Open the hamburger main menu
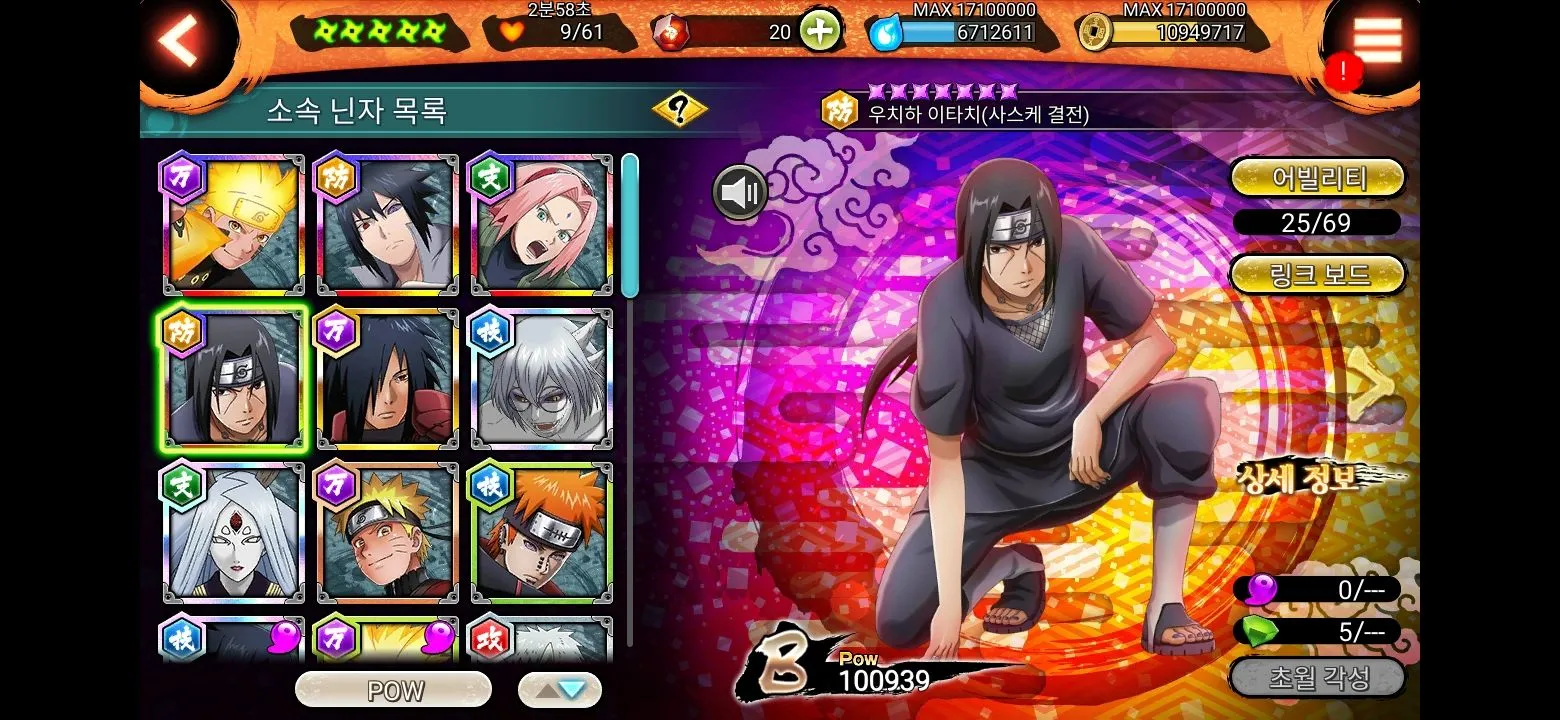 point(1378,42)
